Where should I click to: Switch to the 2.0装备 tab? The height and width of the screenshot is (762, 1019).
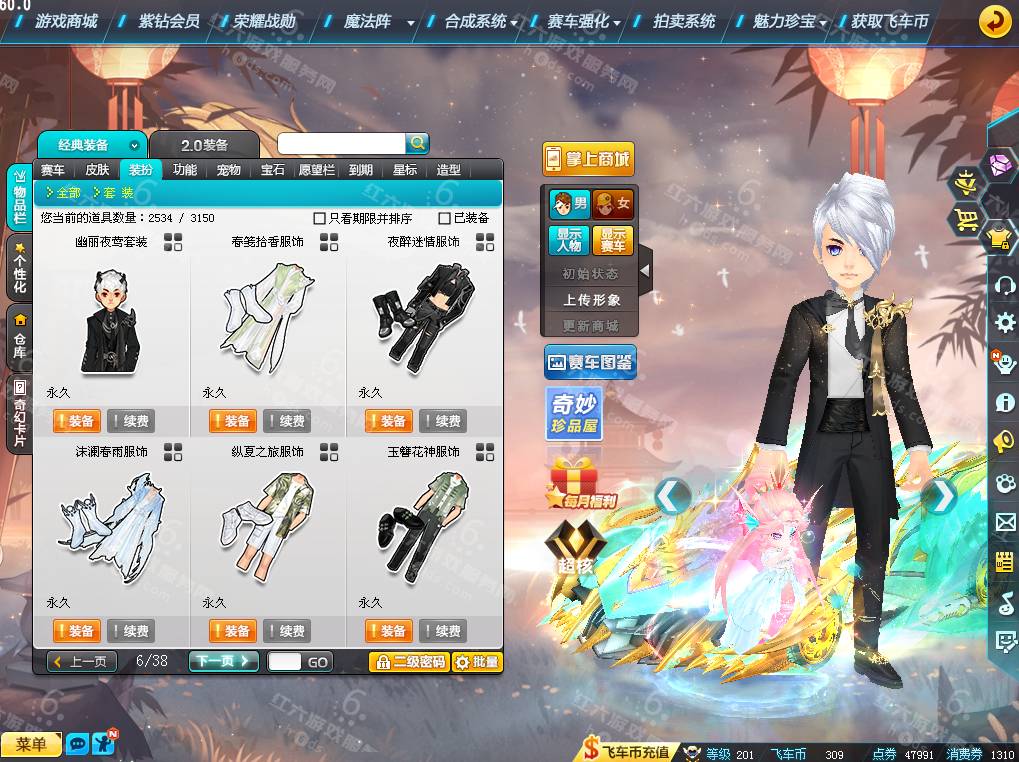tap(204, 146)
